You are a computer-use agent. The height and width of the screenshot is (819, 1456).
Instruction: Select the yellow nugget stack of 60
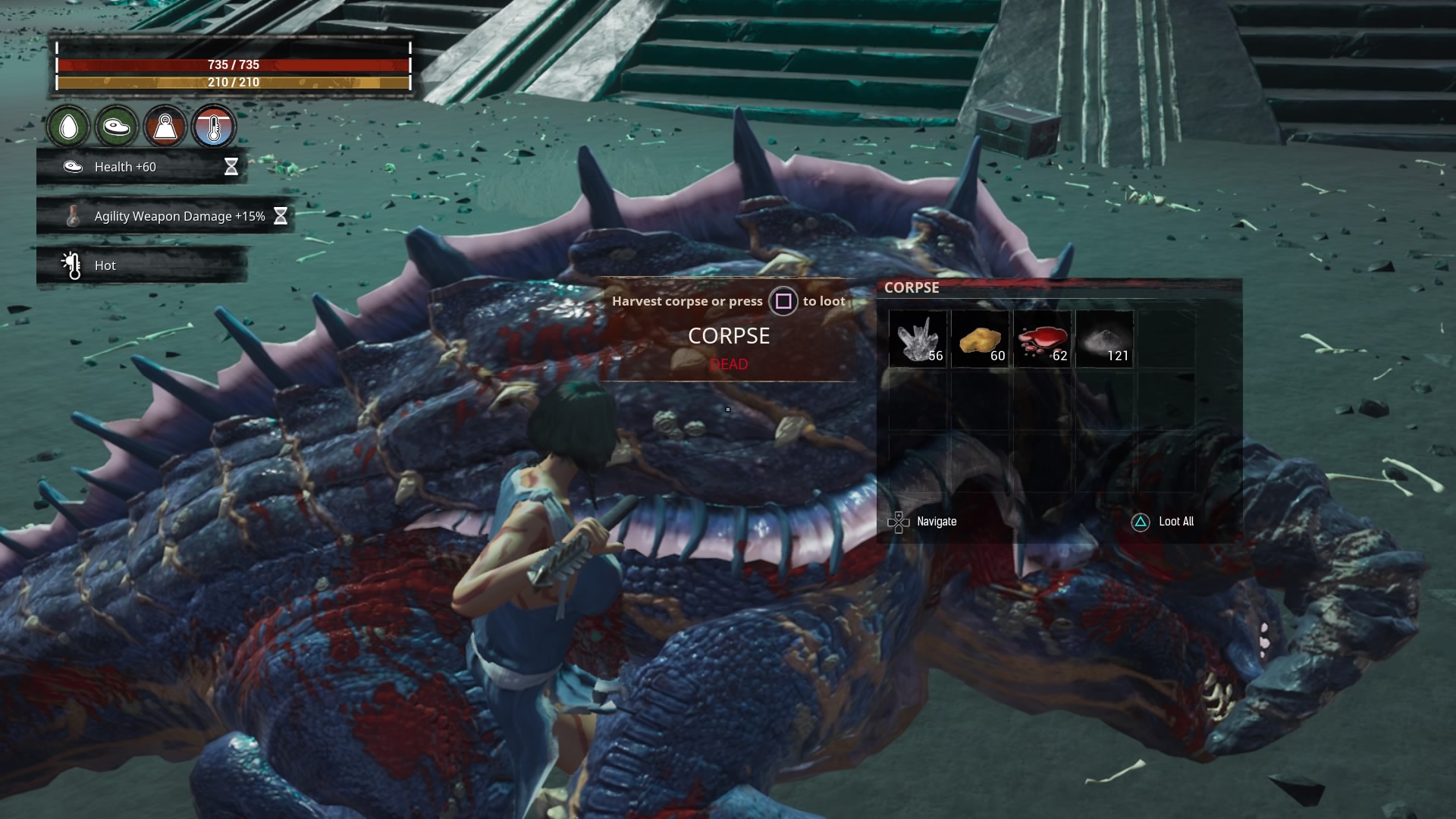[x=980, y=339]
